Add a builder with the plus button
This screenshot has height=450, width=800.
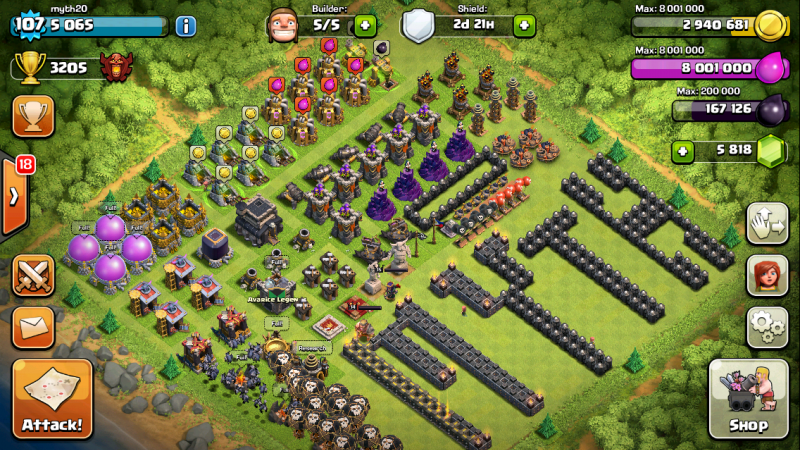(365, 25)
